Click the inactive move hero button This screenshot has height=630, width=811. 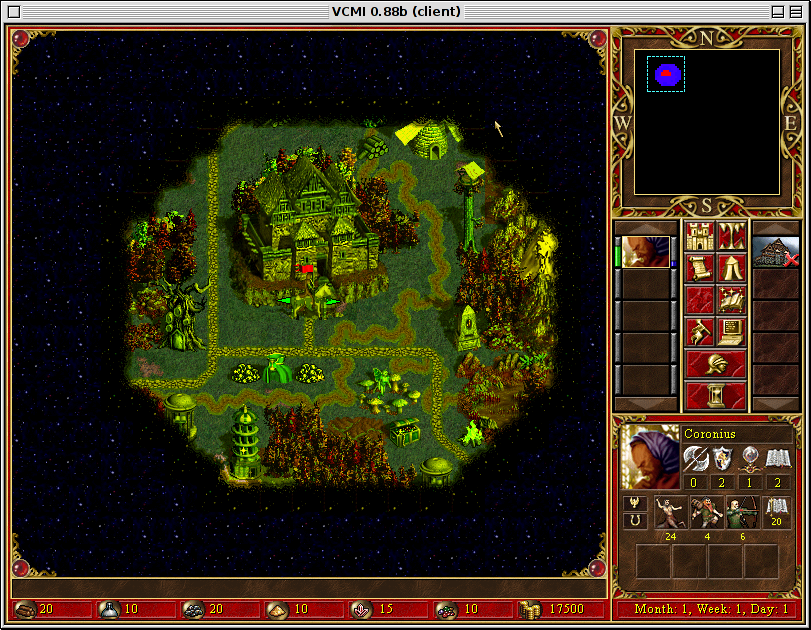[x=699, y=300]
